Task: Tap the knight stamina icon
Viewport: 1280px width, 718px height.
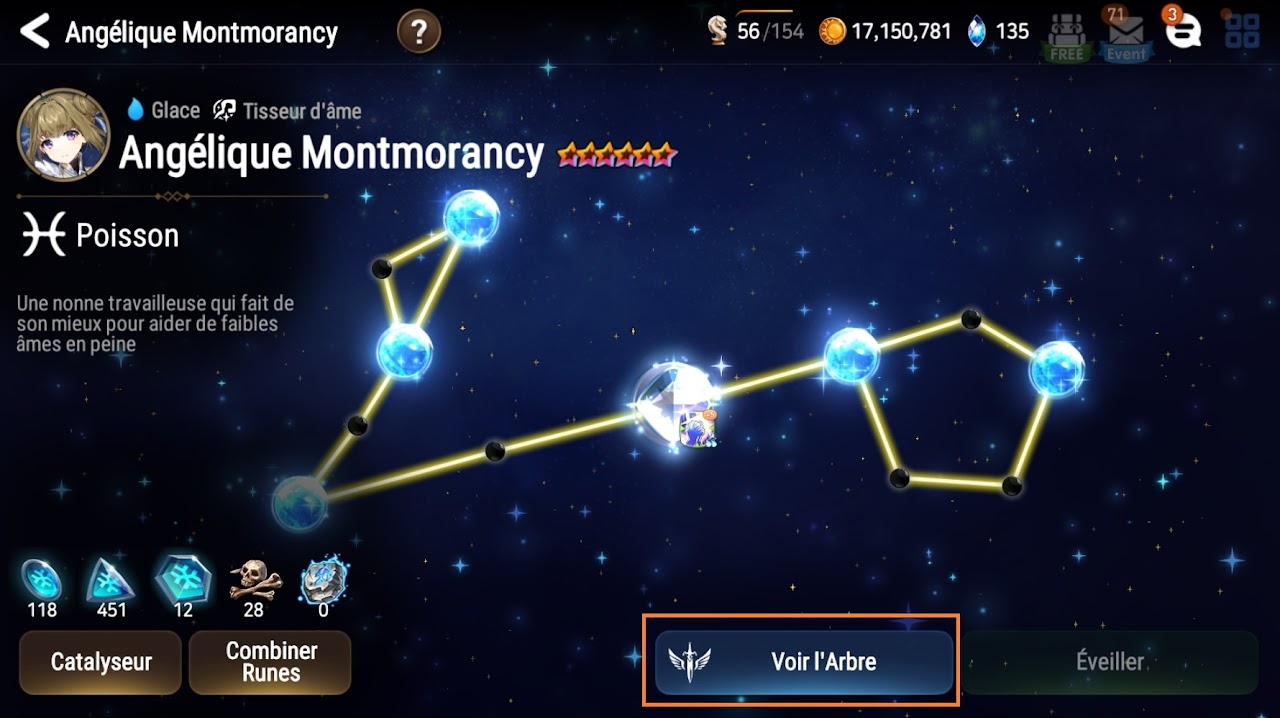Action: click(x=718, y=32)
